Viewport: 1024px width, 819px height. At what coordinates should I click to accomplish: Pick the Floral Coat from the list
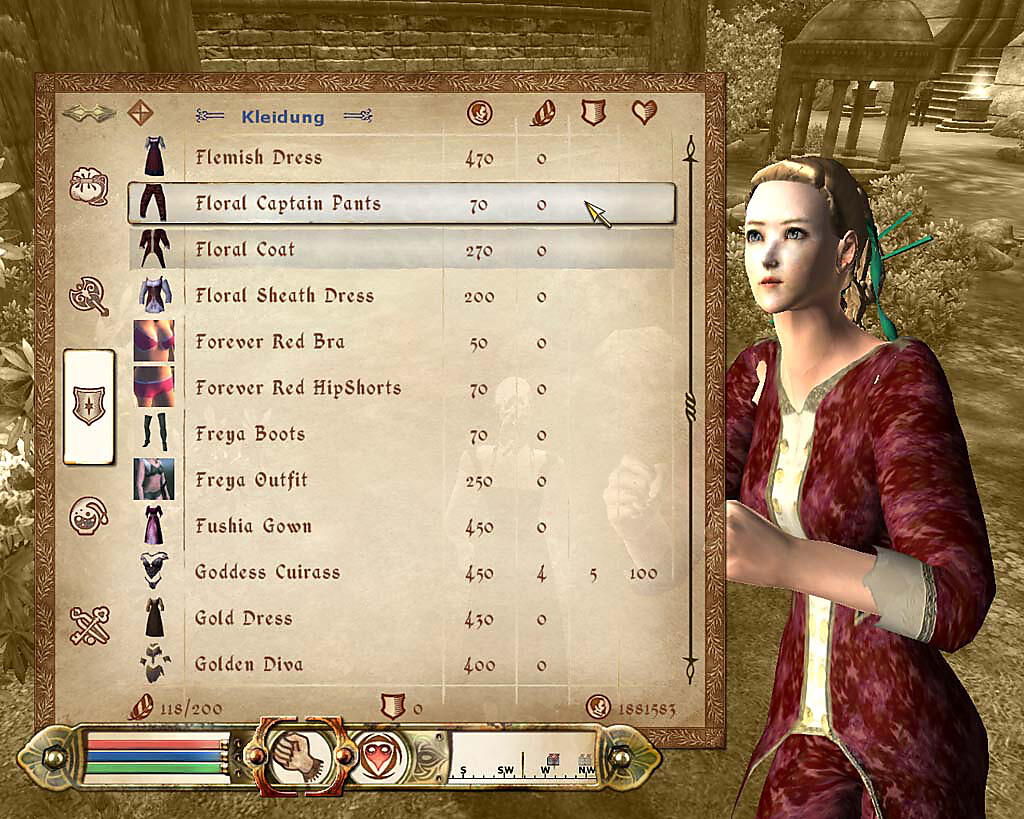click(245, 250)
